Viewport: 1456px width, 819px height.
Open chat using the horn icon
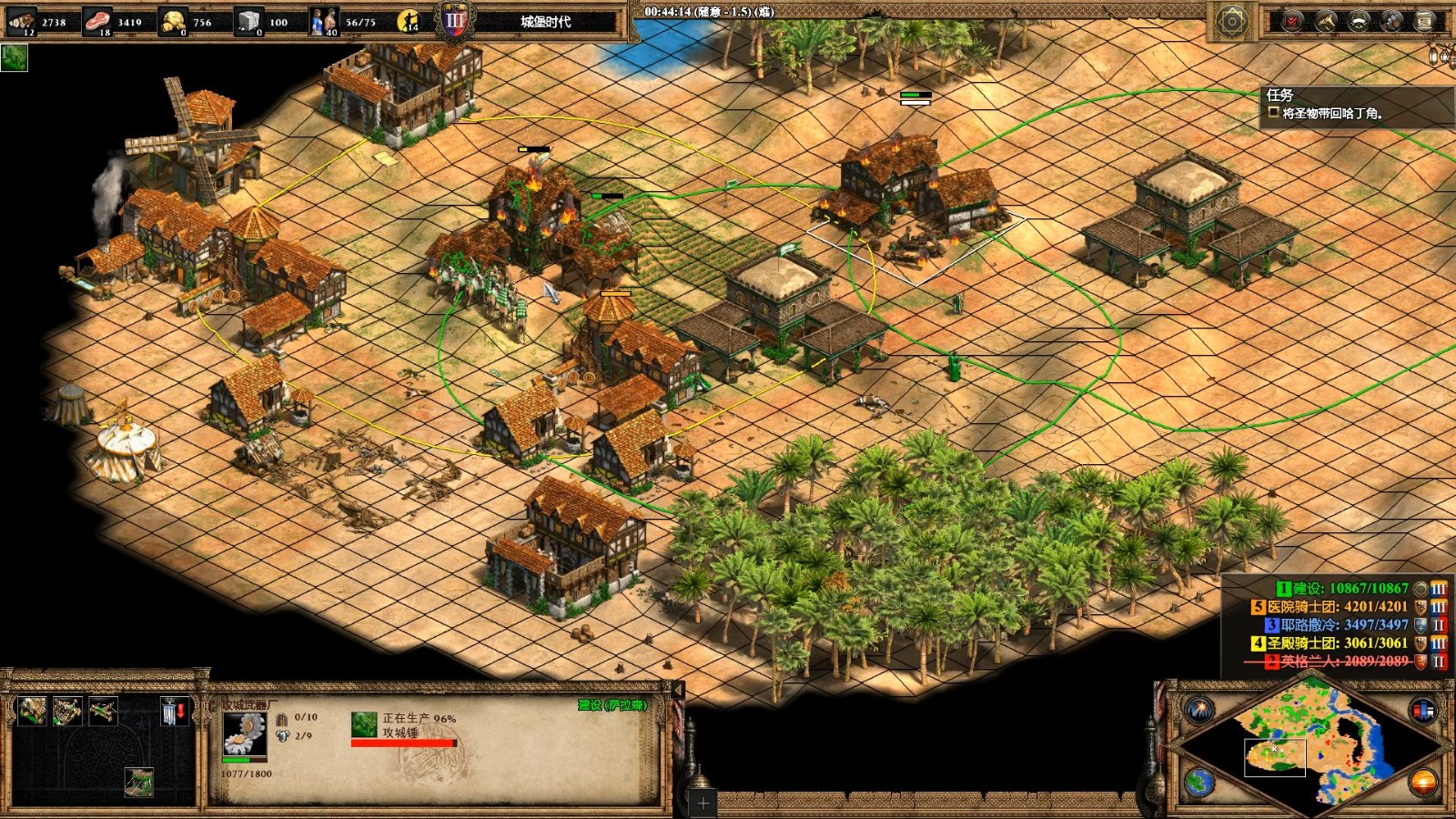1325,21
